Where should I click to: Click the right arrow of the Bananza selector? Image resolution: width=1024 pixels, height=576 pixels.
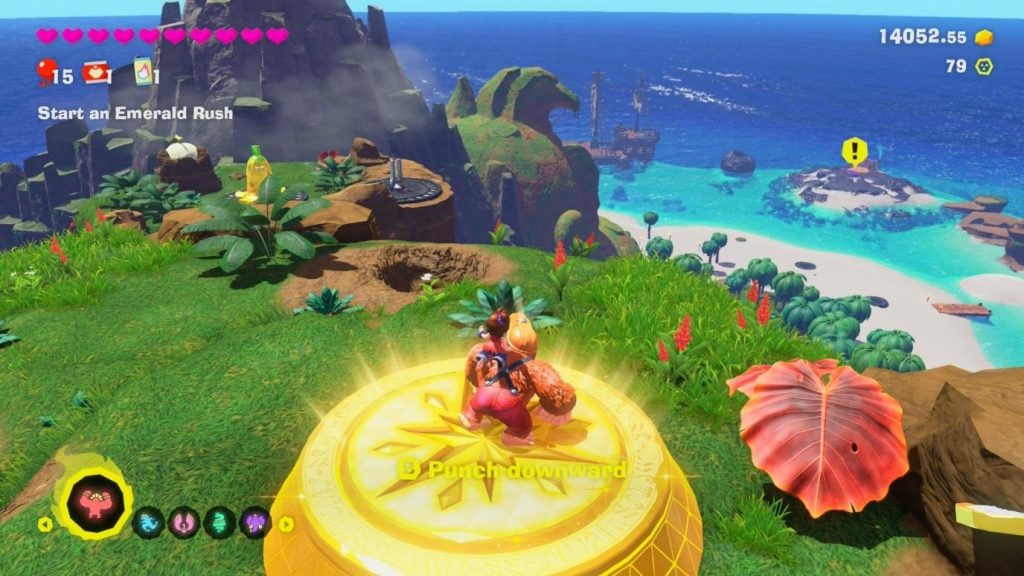coord(286,523)
